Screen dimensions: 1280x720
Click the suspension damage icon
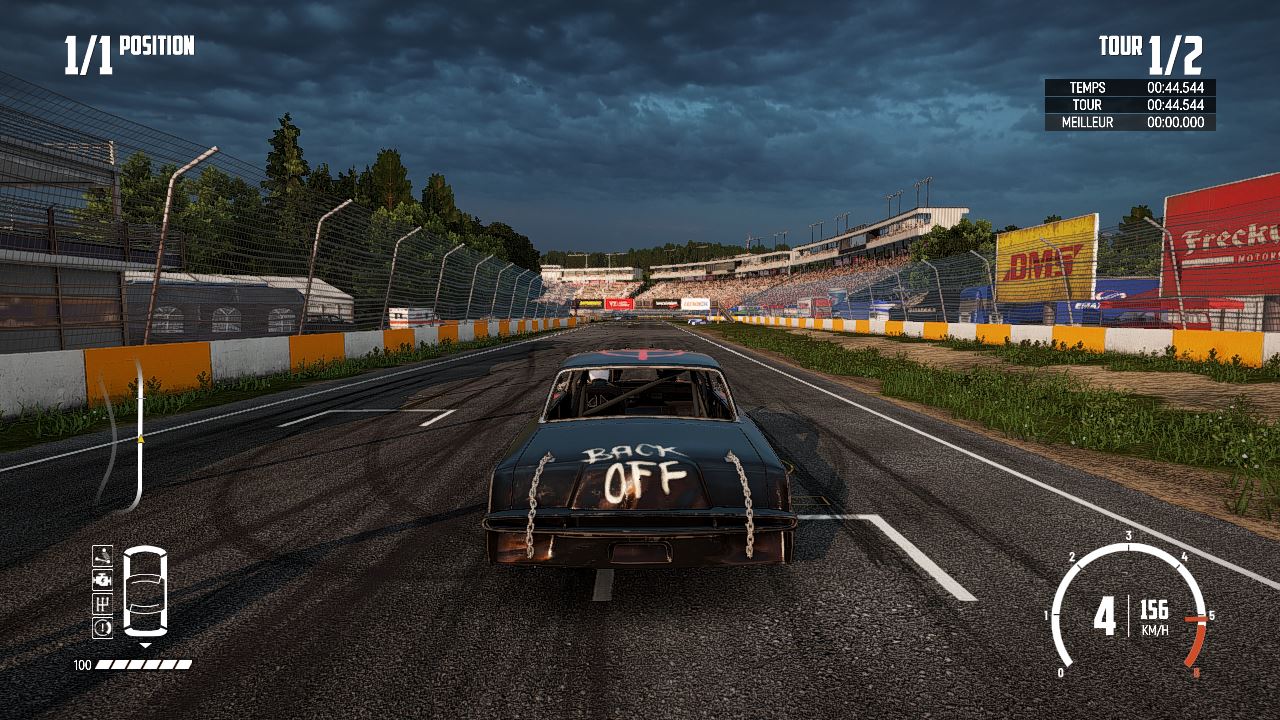click(x=102, y=556)
